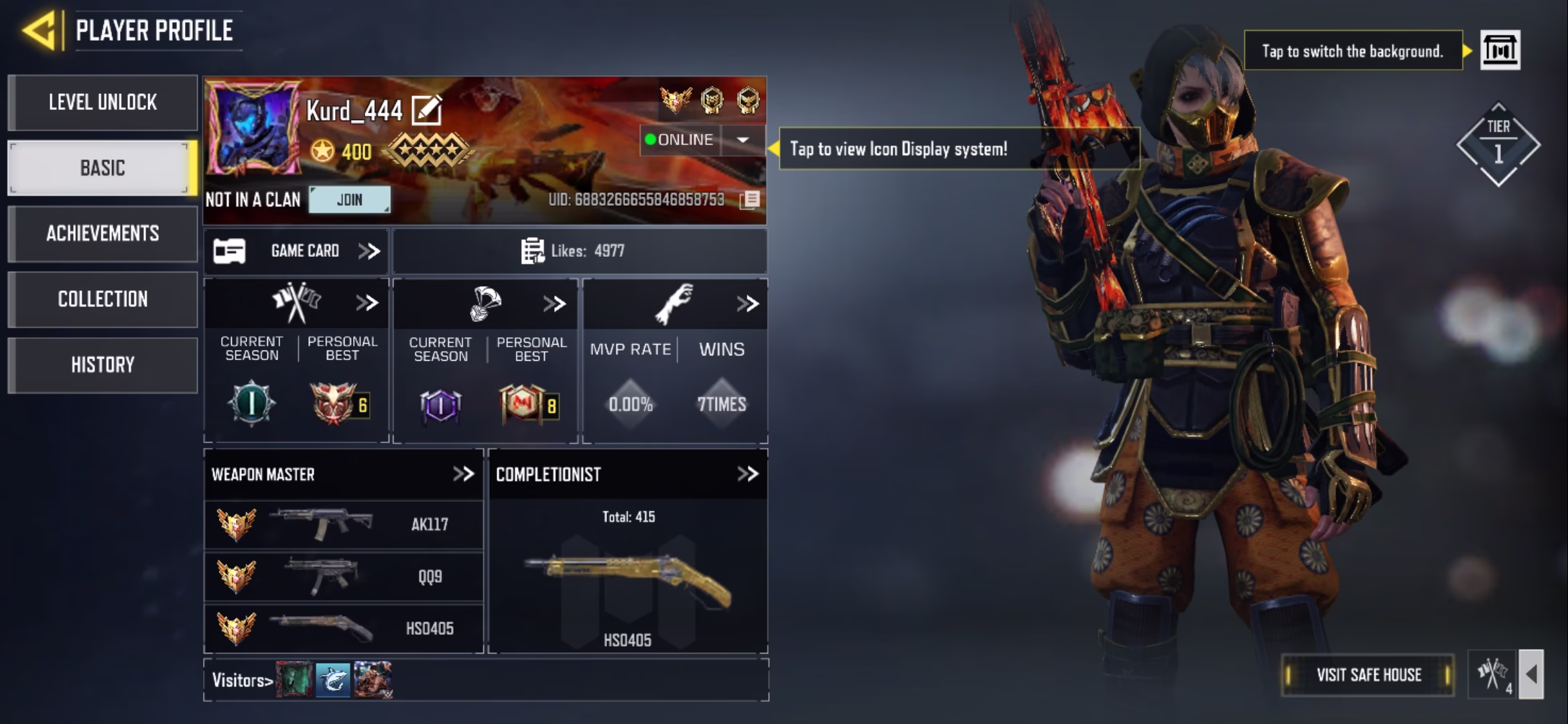Select the Basic profile tab
This screenshot has width=1568, height=724.
103,168
